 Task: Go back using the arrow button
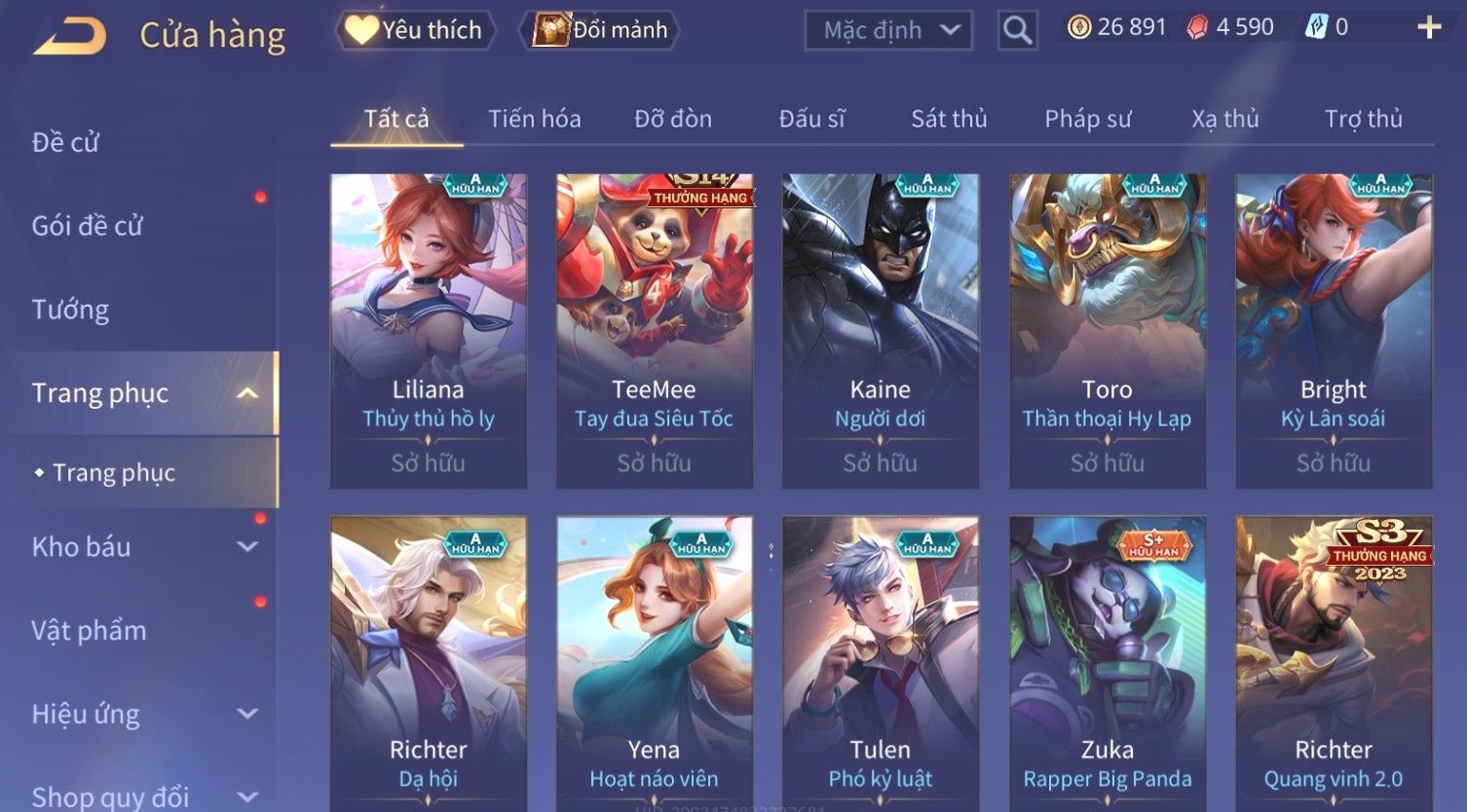tap(69, 36)
